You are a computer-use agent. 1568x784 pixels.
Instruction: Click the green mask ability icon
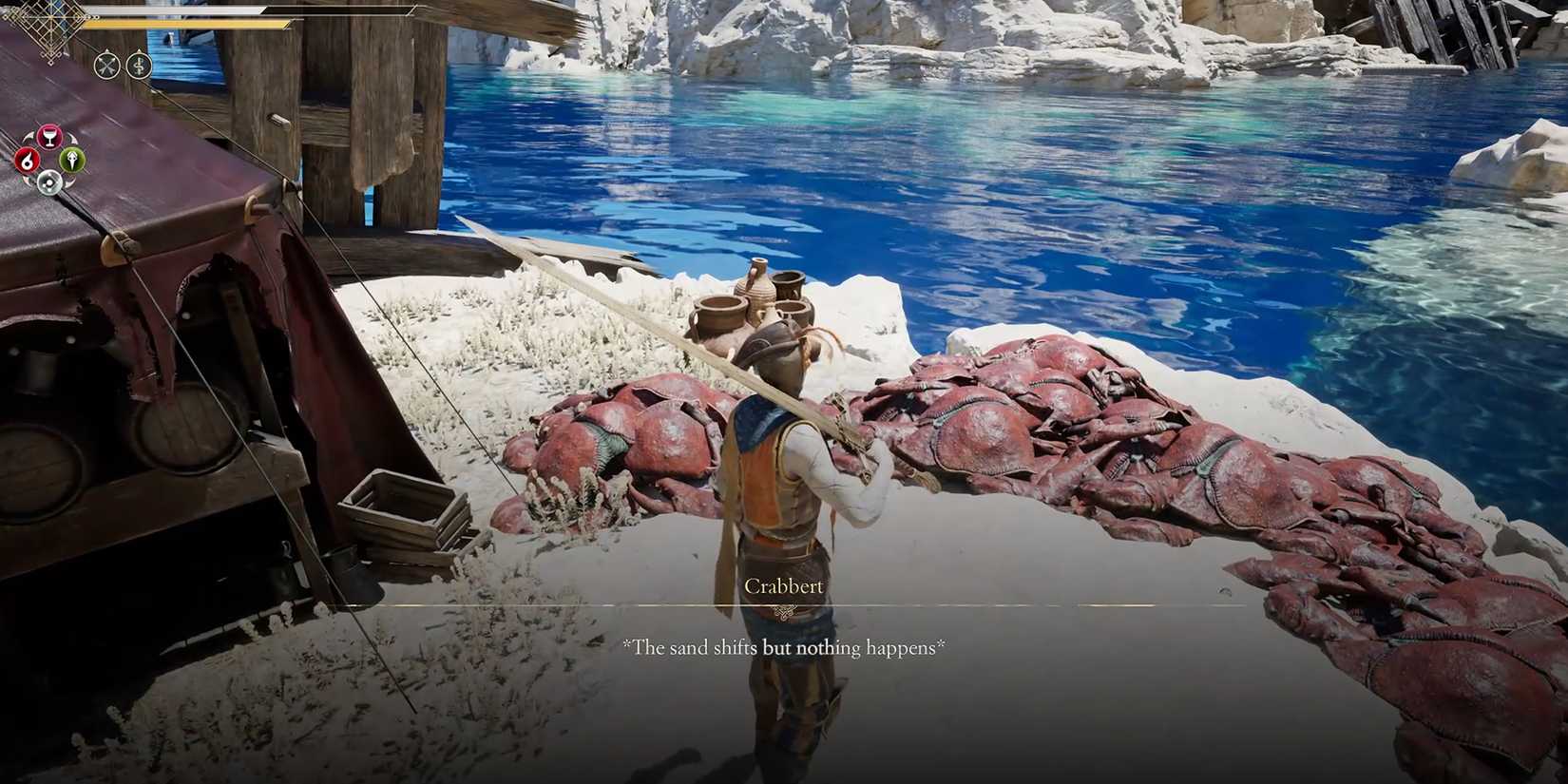[71, 161]
